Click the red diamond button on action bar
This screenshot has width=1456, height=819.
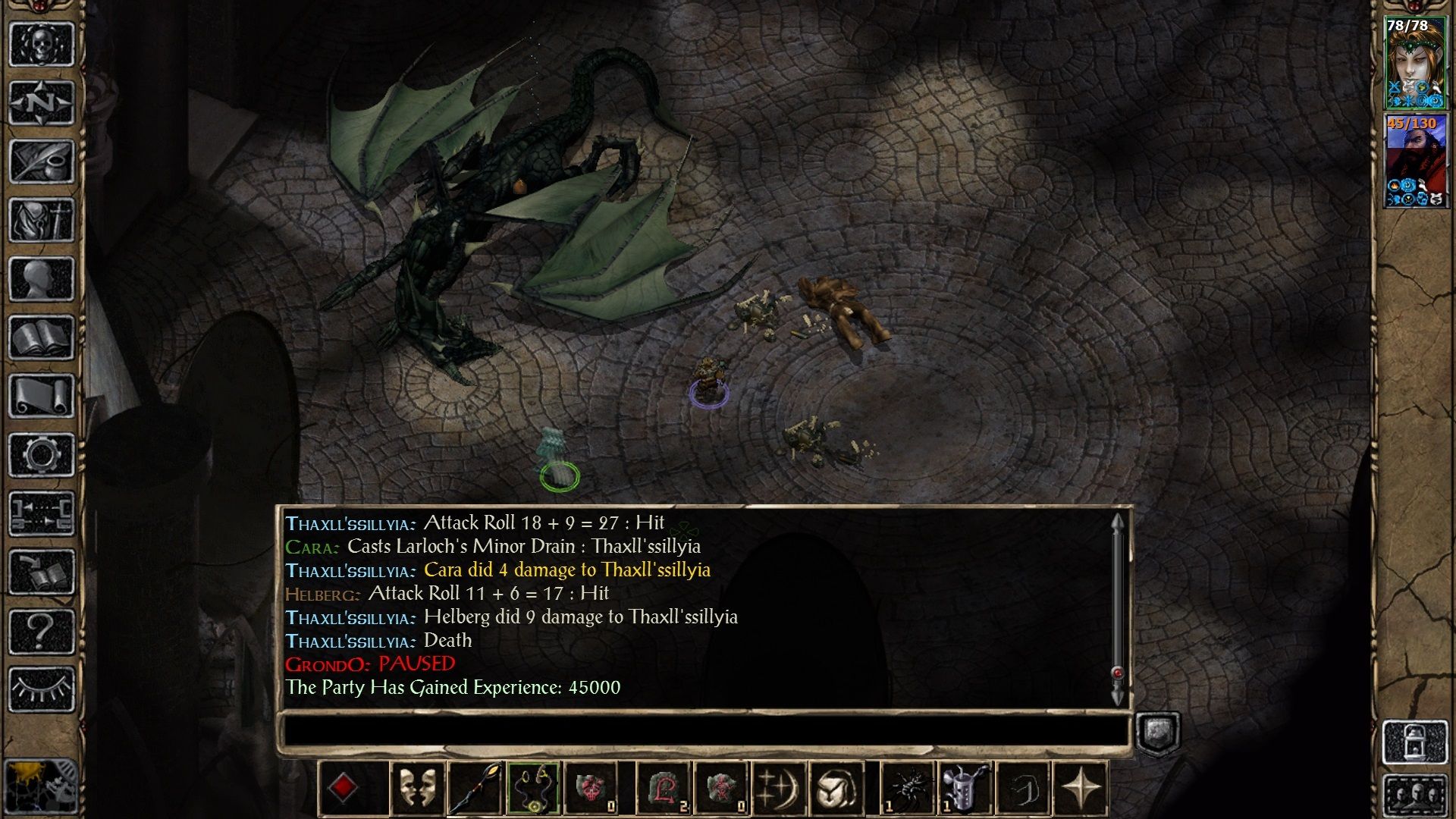[x=343, y=789]
